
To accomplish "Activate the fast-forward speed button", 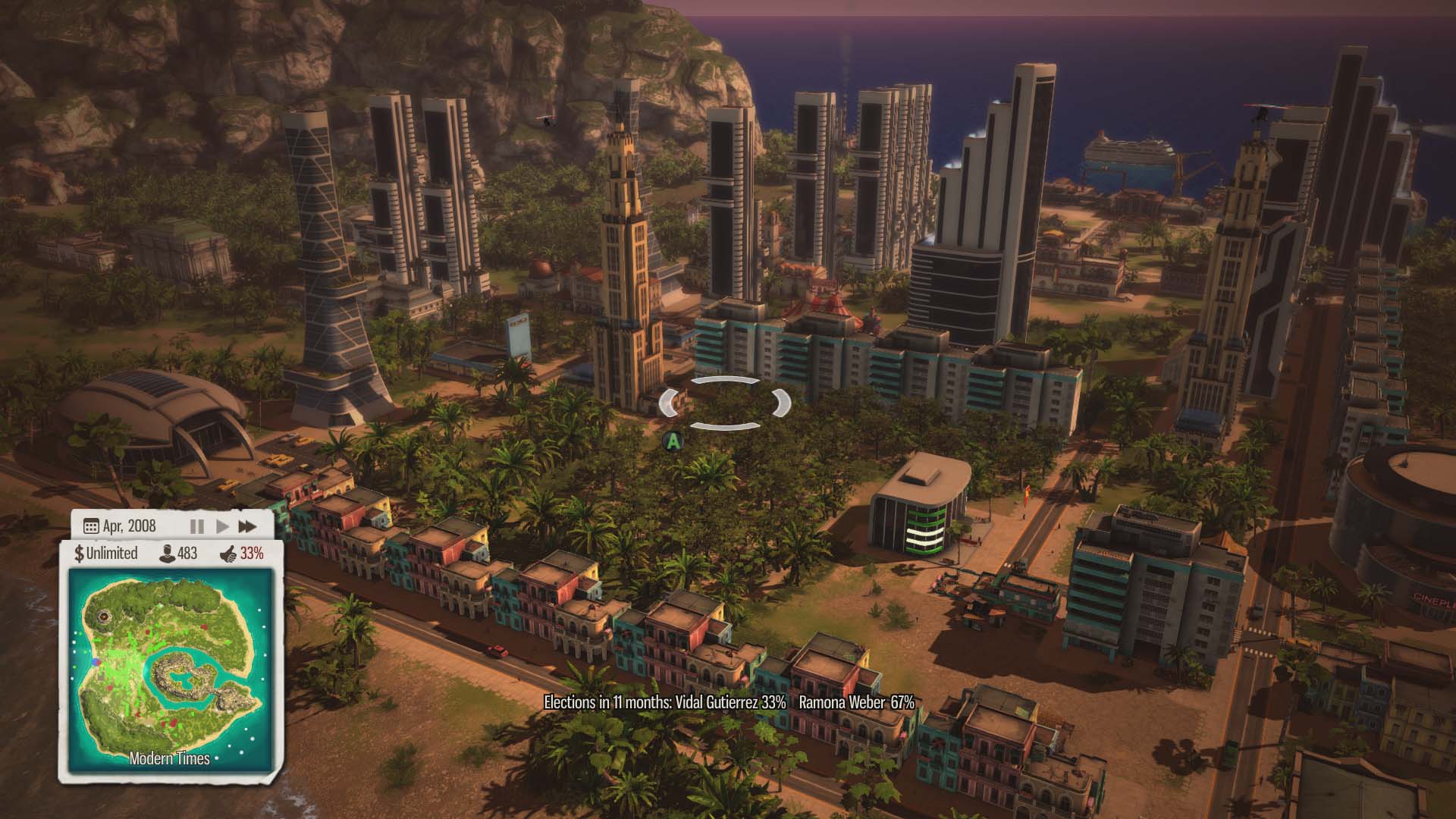I will pos(247,526).
